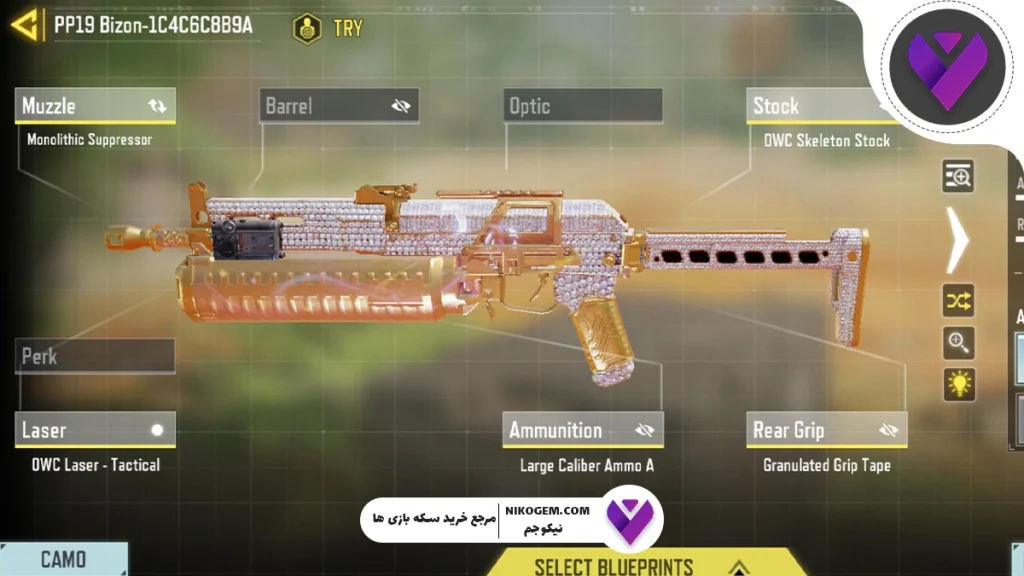Select the Barrel attachment slot
This screenshot has height=576, width=1024.
(x=339, y=106)
